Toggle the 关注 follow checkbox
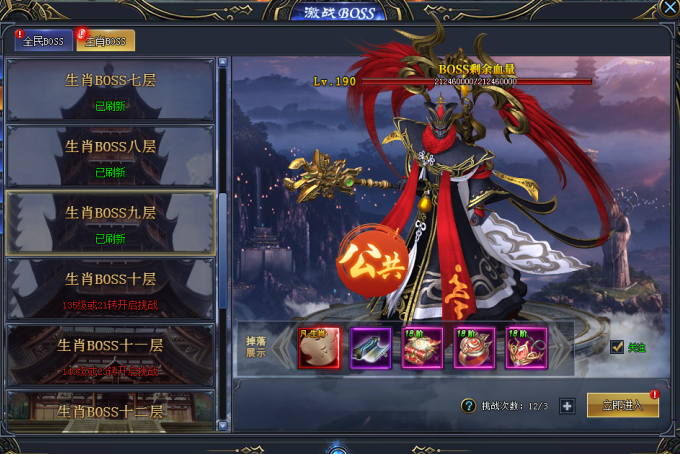 pyautogui.click(x=617, y=347)
